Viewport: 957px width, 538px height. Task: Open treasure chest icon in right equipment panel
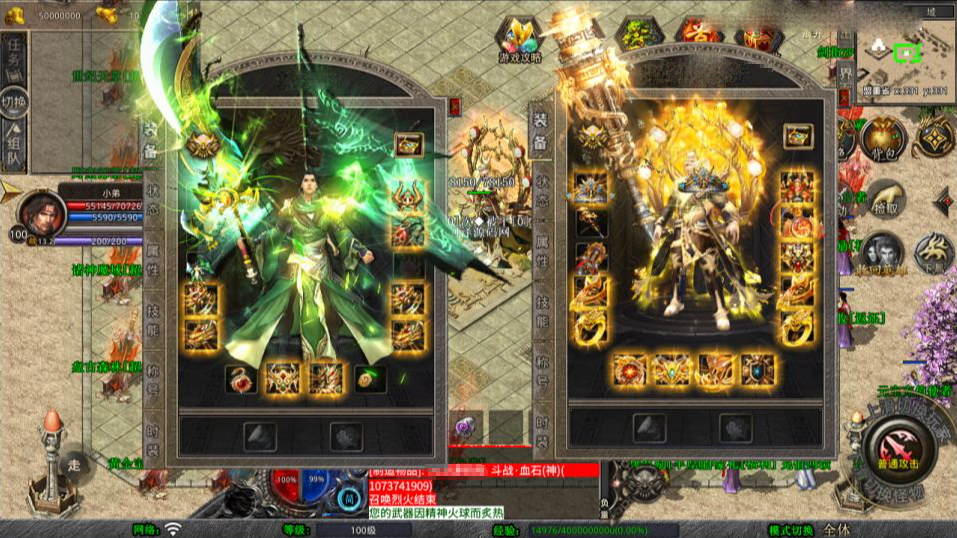[797, 134]
